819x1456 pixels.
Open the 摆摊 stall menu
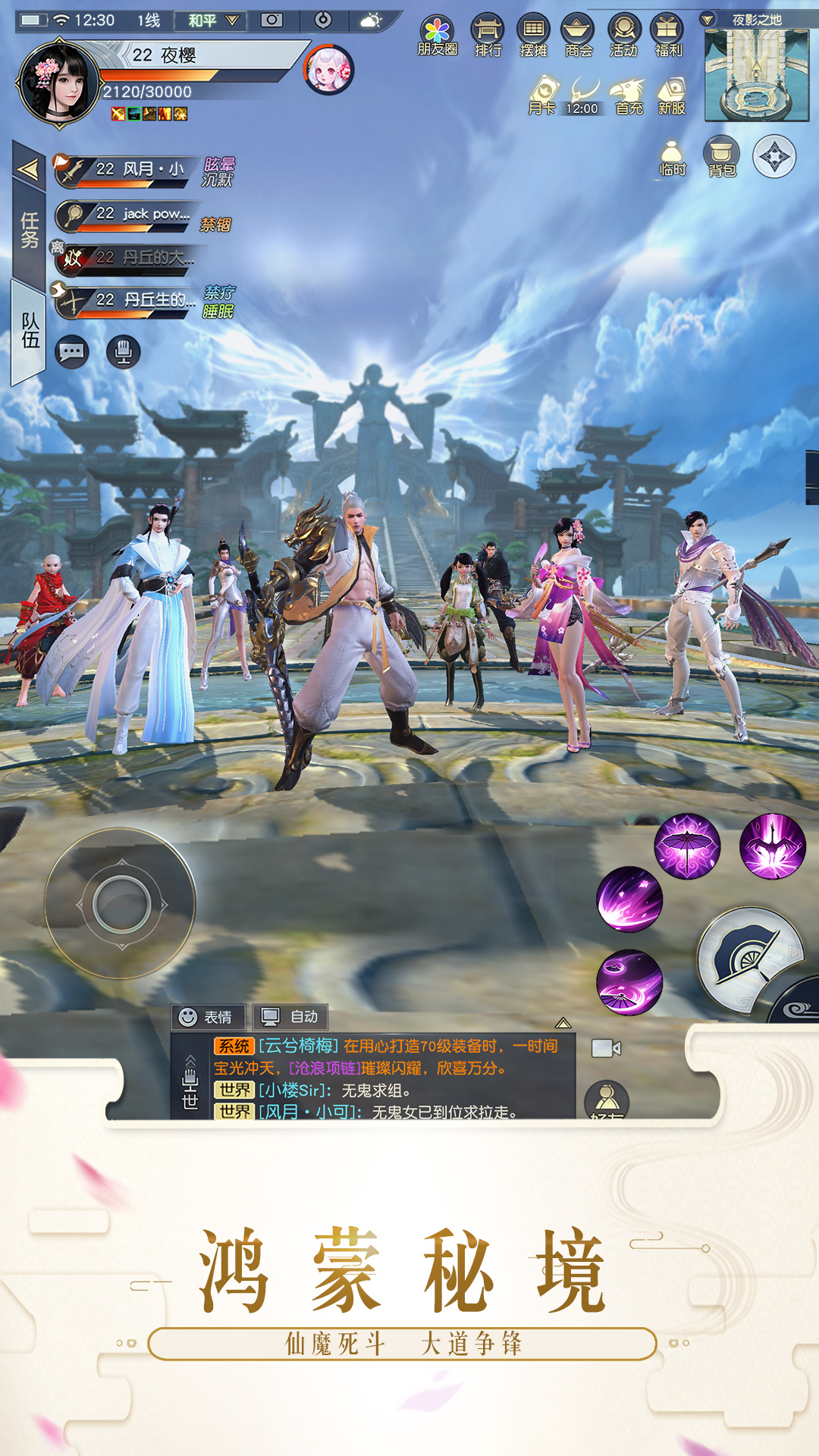(533, 36)
